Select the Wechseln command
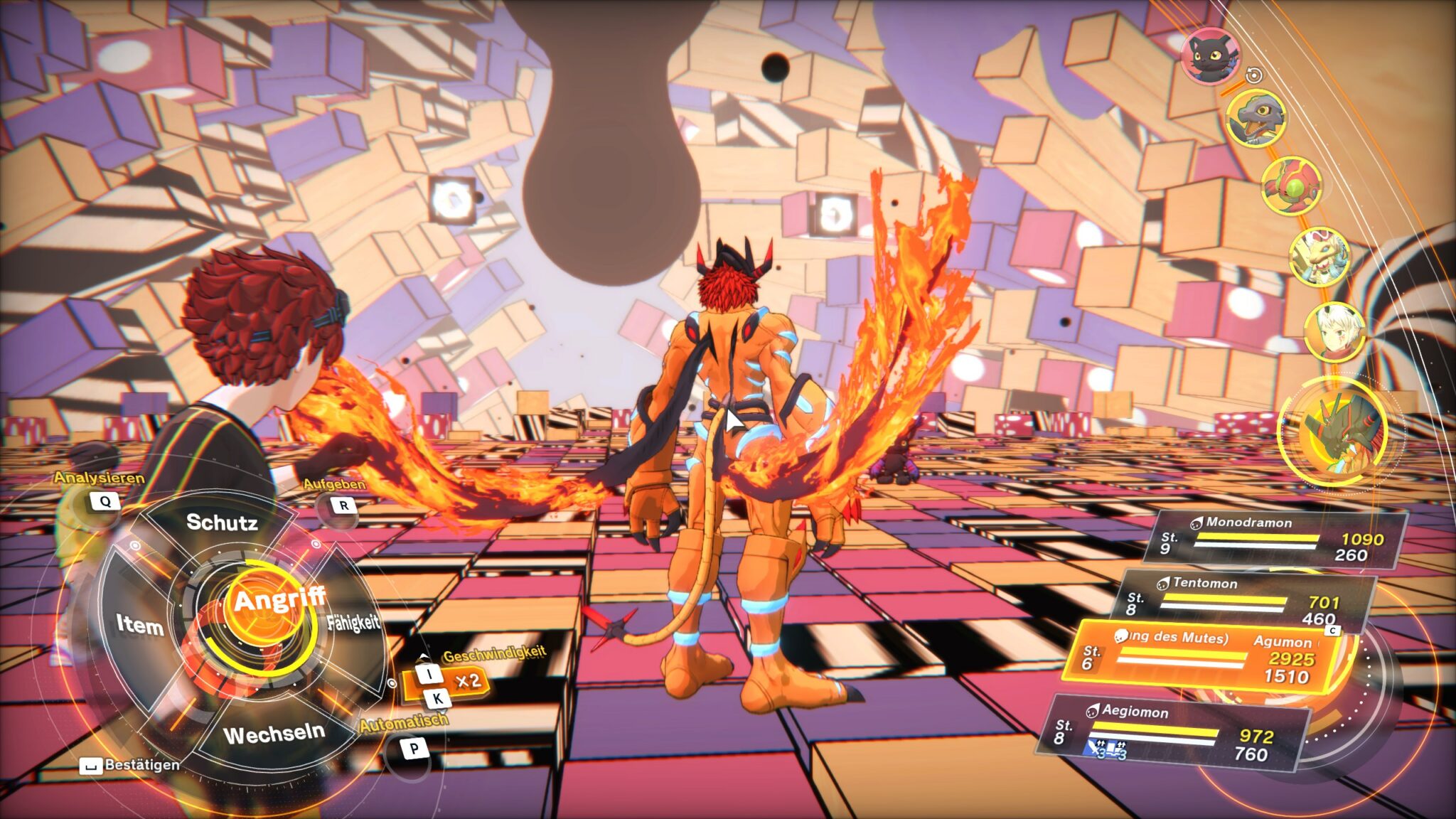Viewport: 1456px width, 819px height. point(274,733)
